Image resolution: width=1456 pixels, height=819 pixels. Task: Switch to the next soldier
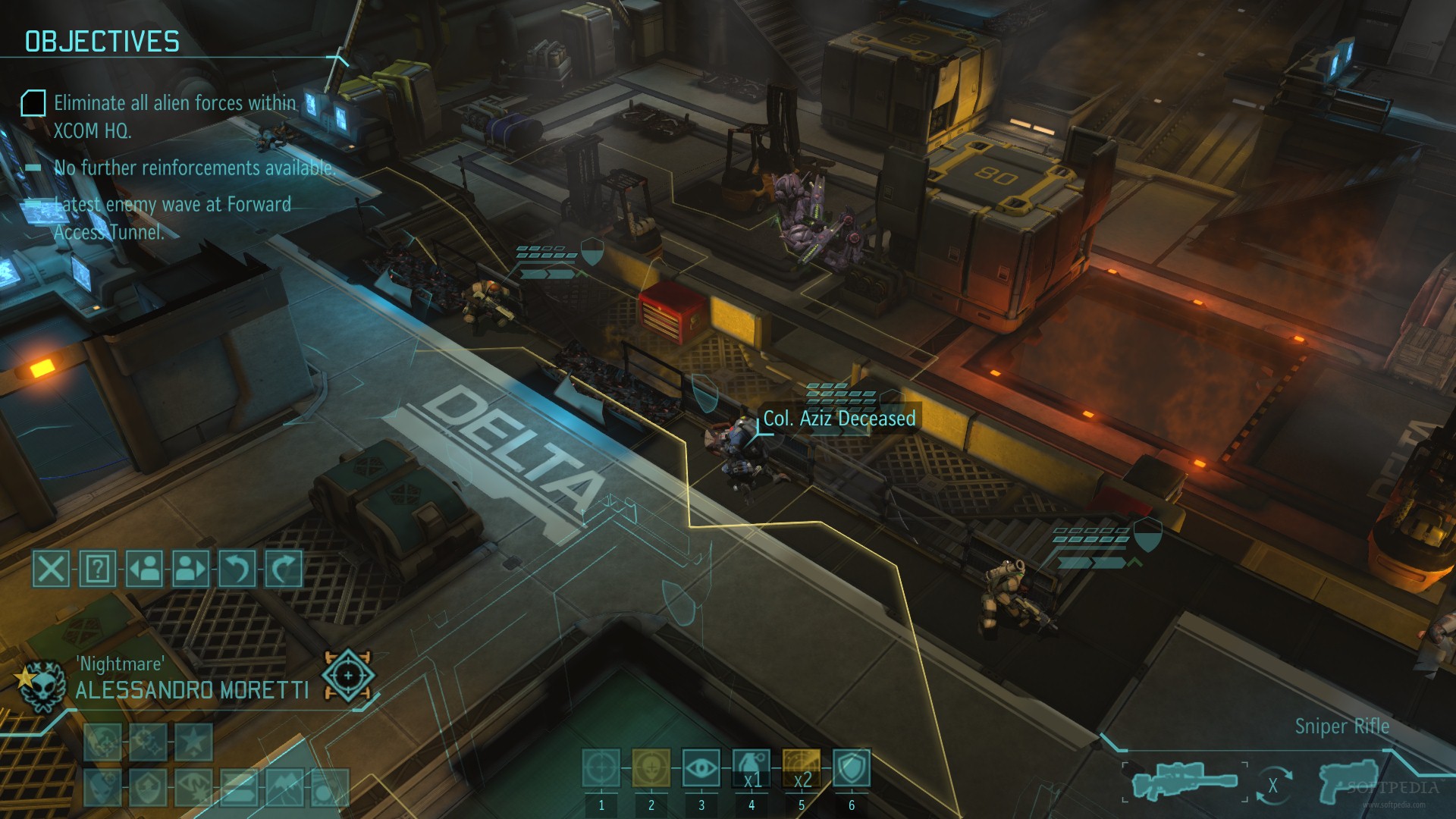191,568
